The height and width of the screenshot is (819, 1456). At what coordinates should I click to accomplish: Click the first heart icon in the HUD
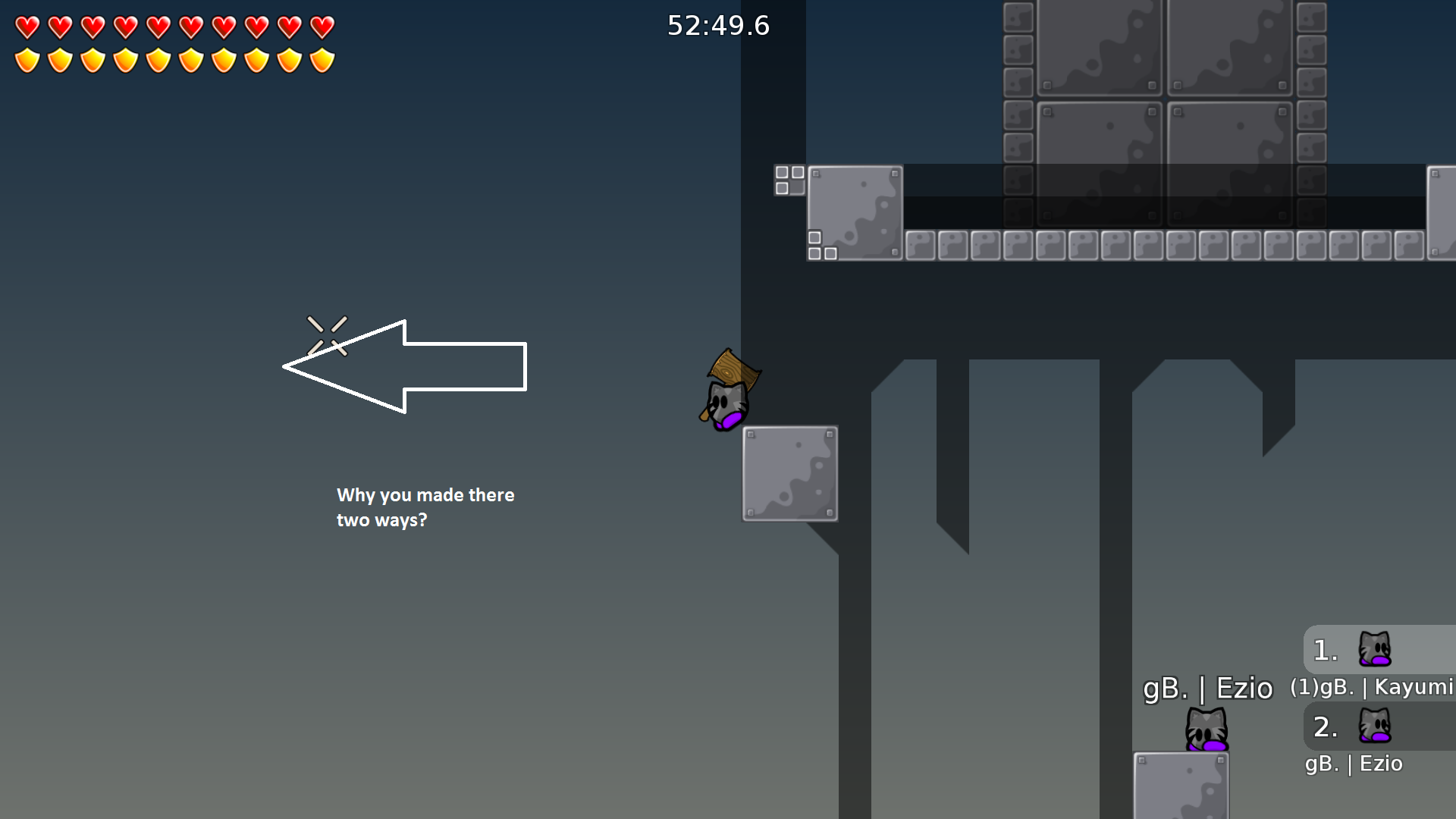click(x=27, y=27)
